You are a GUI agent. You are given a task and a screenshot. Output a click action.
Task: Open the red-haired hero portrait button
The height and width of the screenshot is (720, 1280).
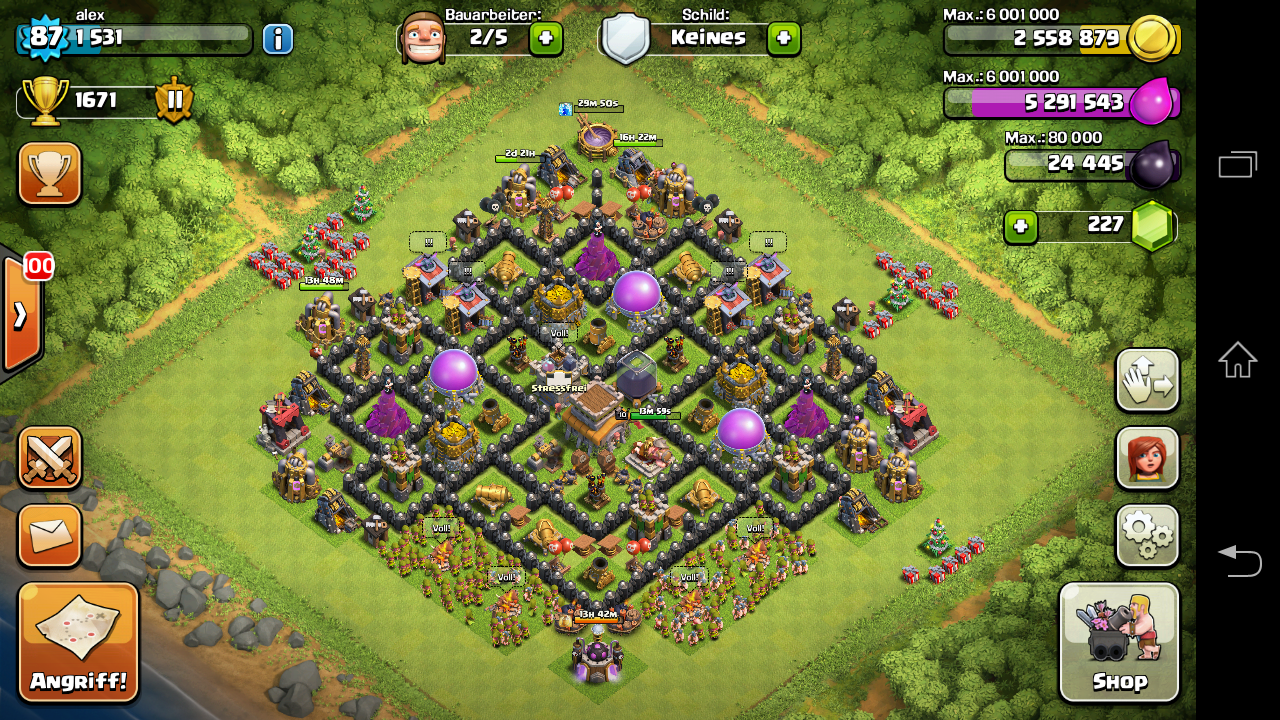(1147, 458)
